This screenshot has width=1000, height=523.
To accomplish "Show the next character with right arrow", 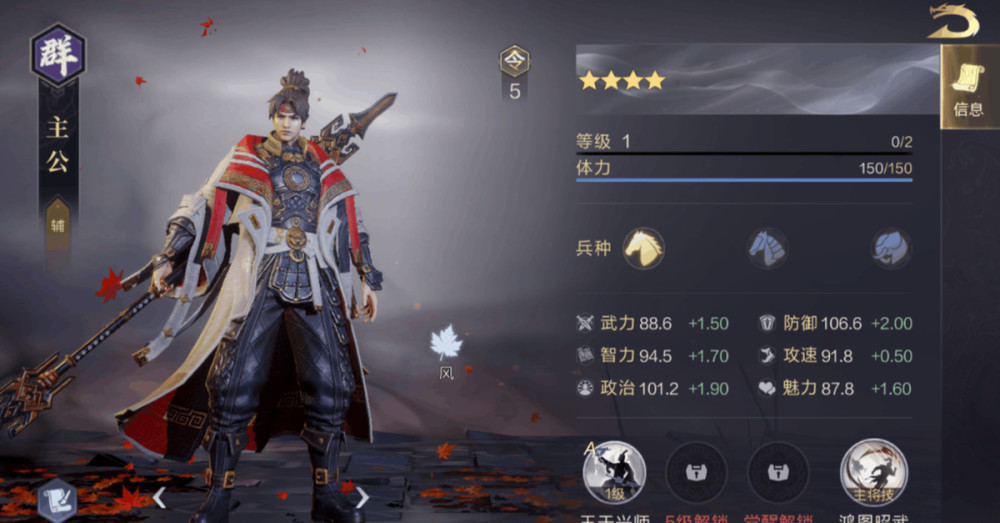I will (362, 497).
